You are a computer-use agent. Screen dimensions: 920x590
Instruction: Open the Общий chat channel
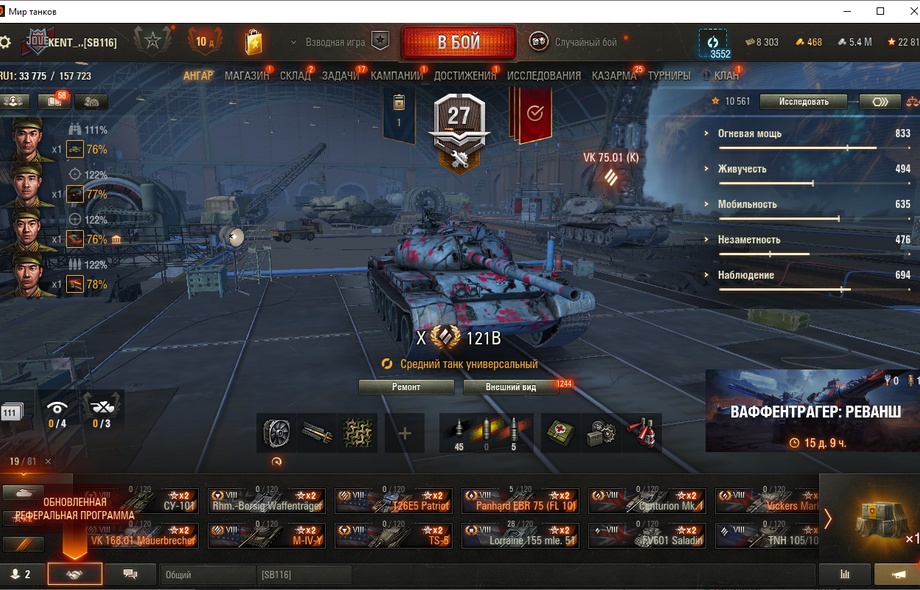pyautogui.click(x=205, y=575)
